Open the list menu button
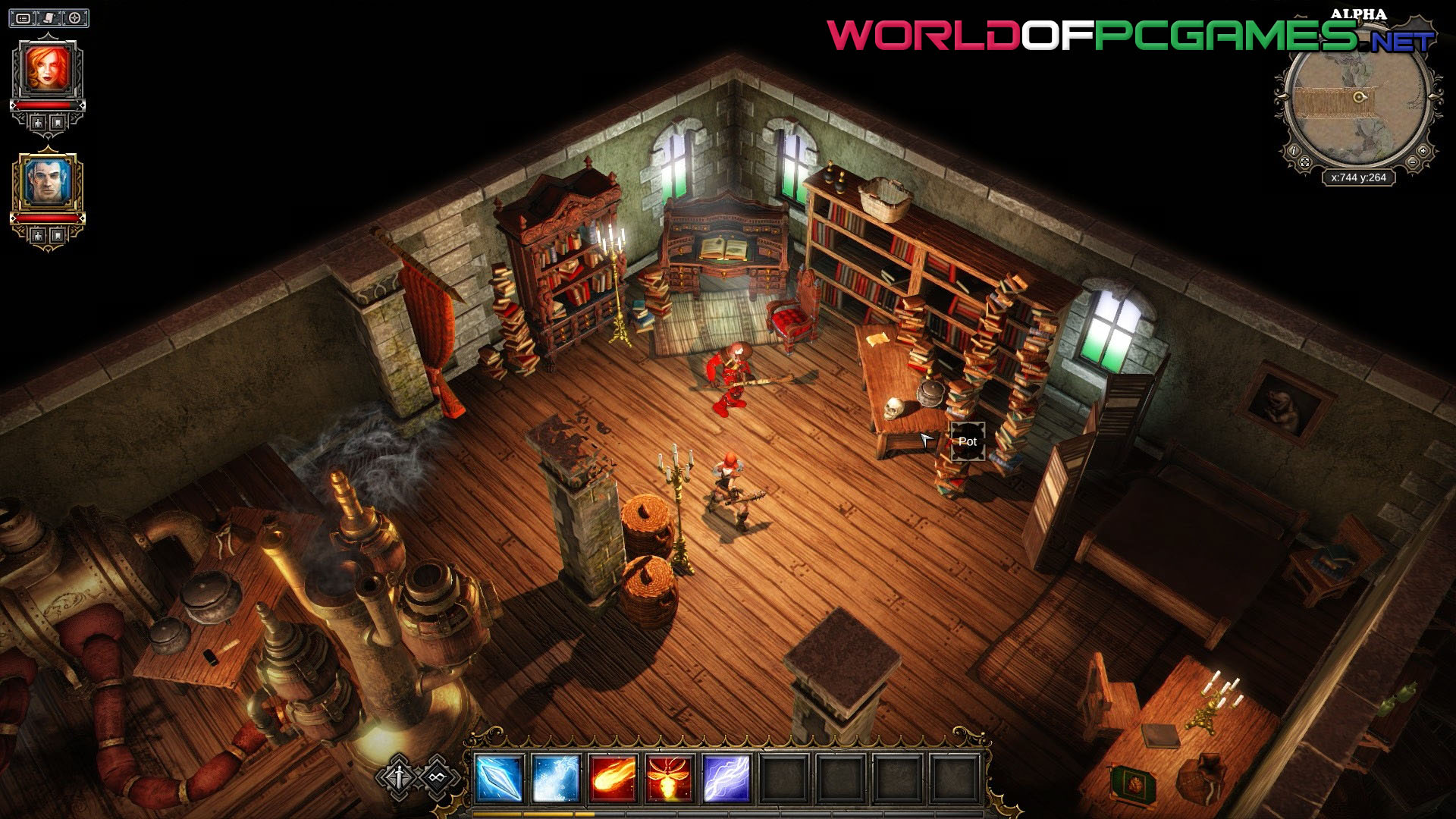This screenshot has width=1456, height=819. point(24,17)
